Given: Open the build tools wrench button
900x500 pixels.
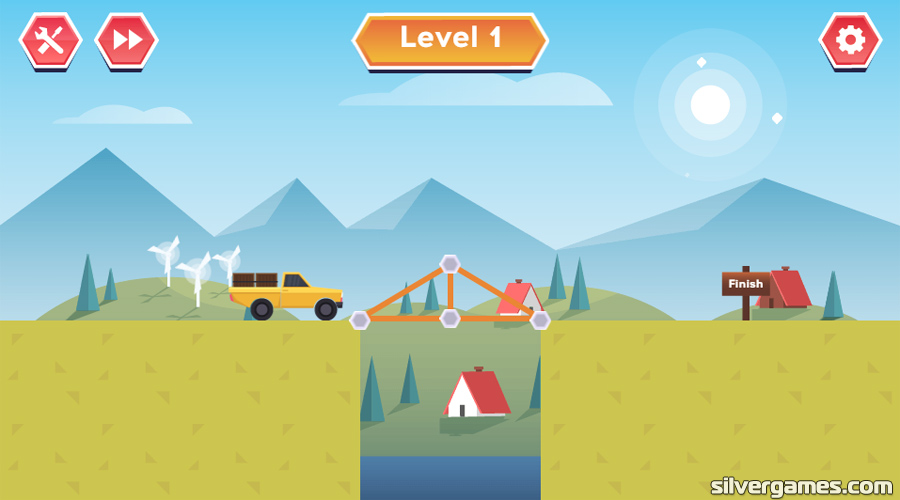Looking at the screenshot, I should tap(50, 40).
